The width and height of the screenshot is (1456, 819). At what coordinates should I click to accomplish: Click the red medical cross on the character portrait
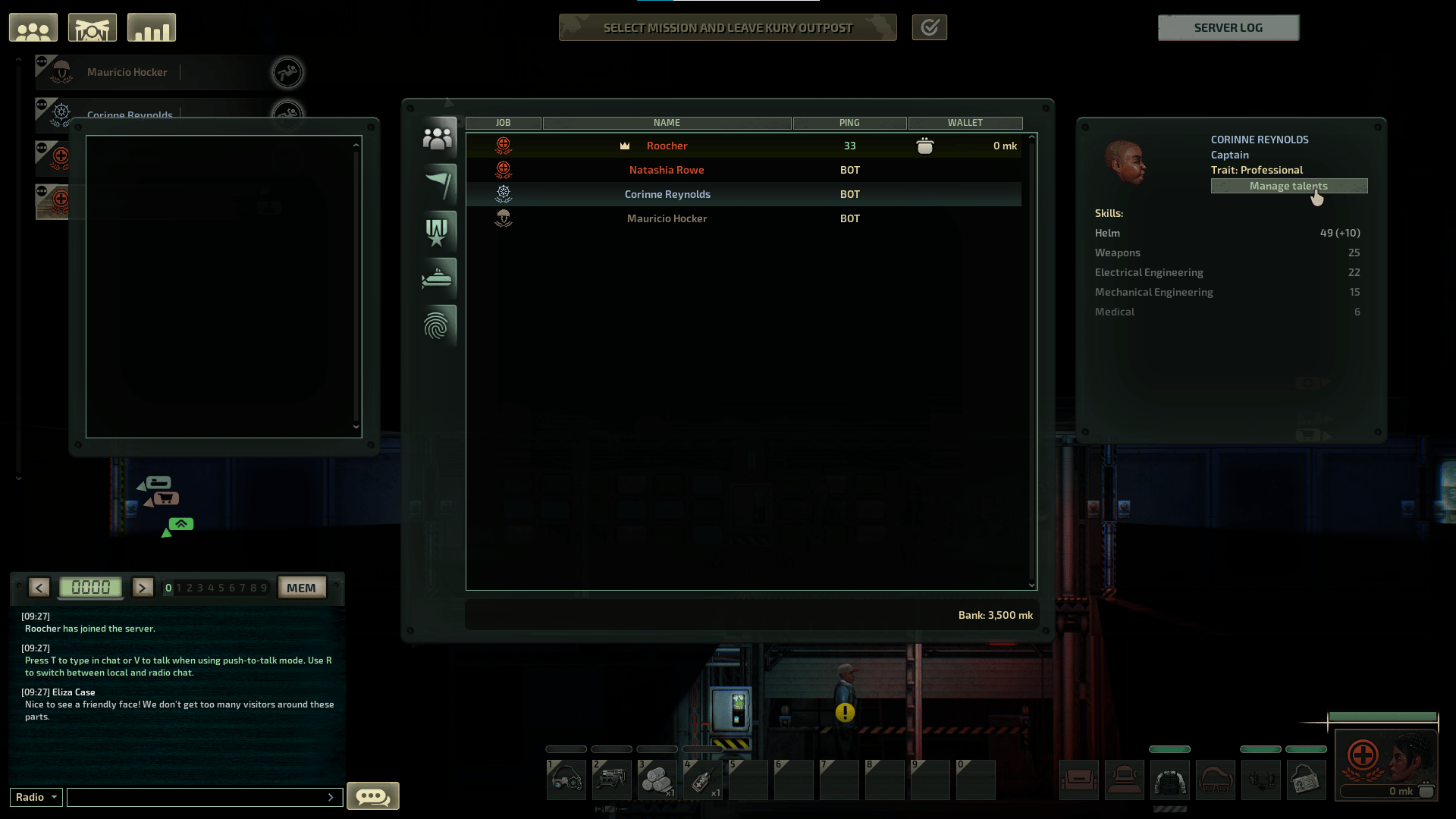tap(1363, 754)
